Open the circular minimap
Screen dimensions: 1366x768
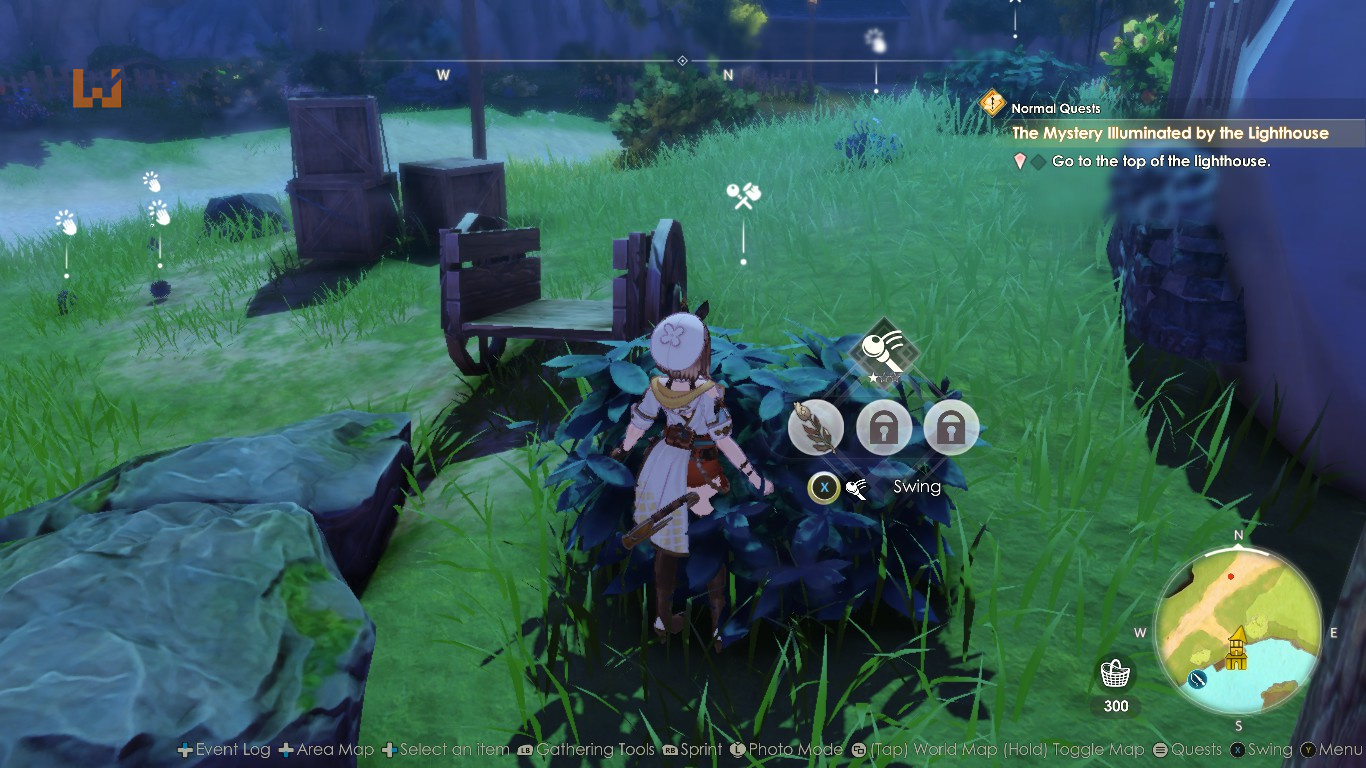click(1238, 628)
